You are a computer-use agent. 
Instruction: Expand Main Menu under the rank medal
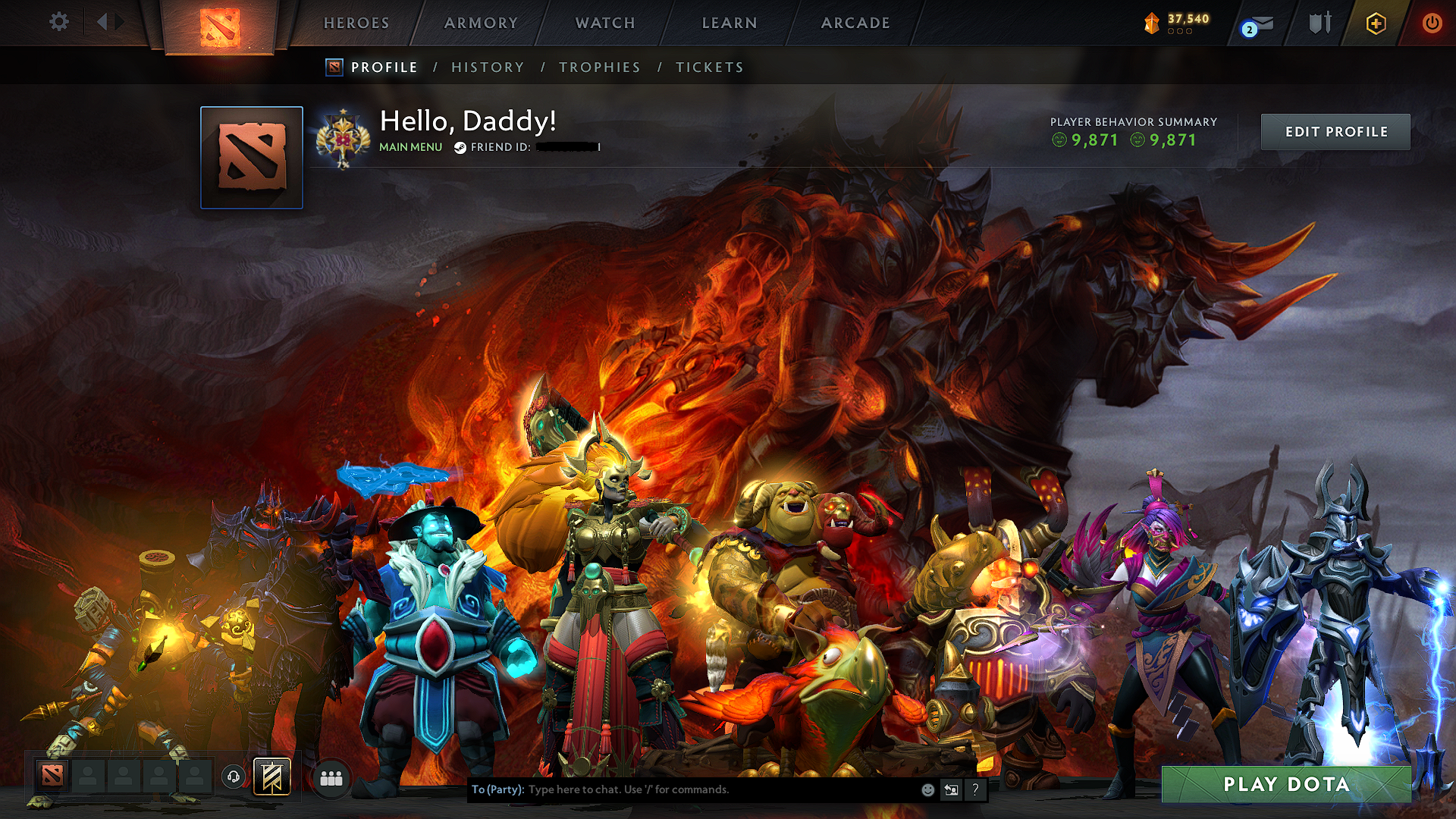(410, 147)
